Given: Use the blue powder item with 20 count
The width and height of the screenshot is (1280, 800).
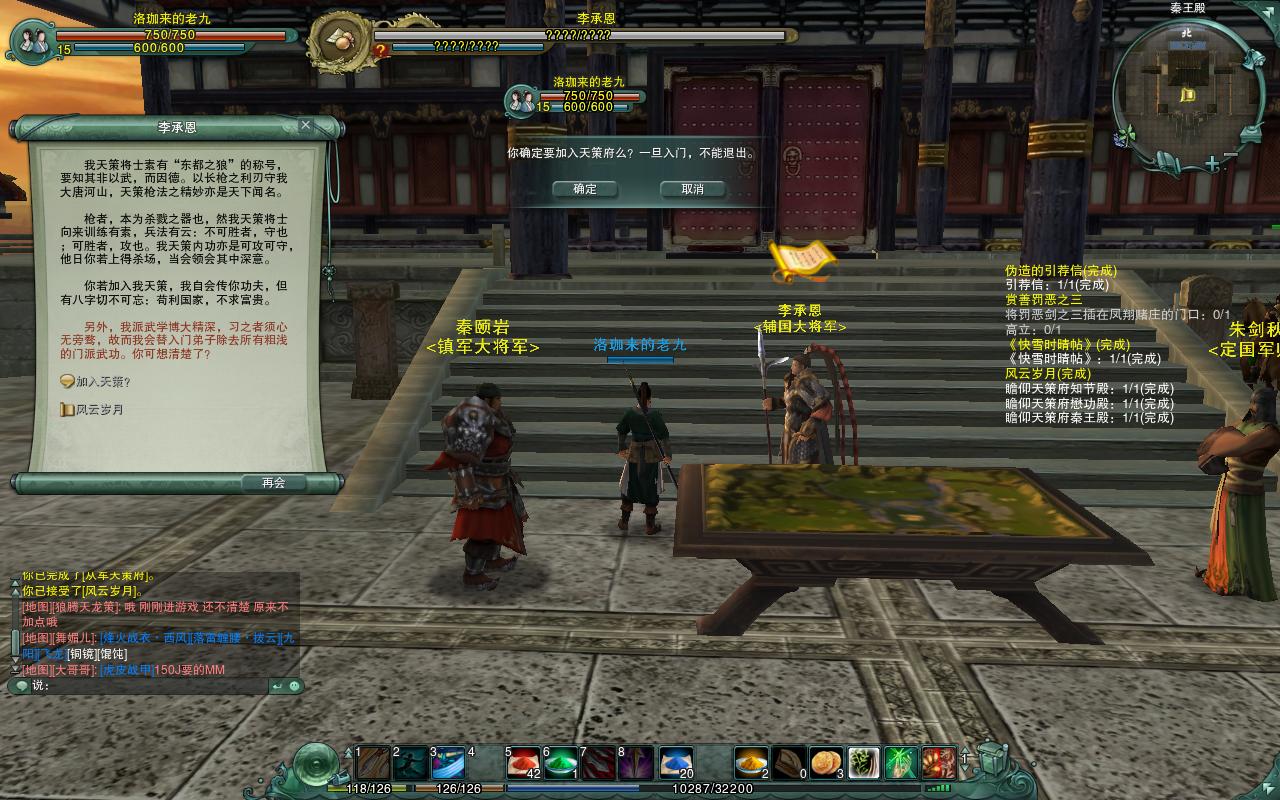Looking at the screenshot, I should 677,763.
